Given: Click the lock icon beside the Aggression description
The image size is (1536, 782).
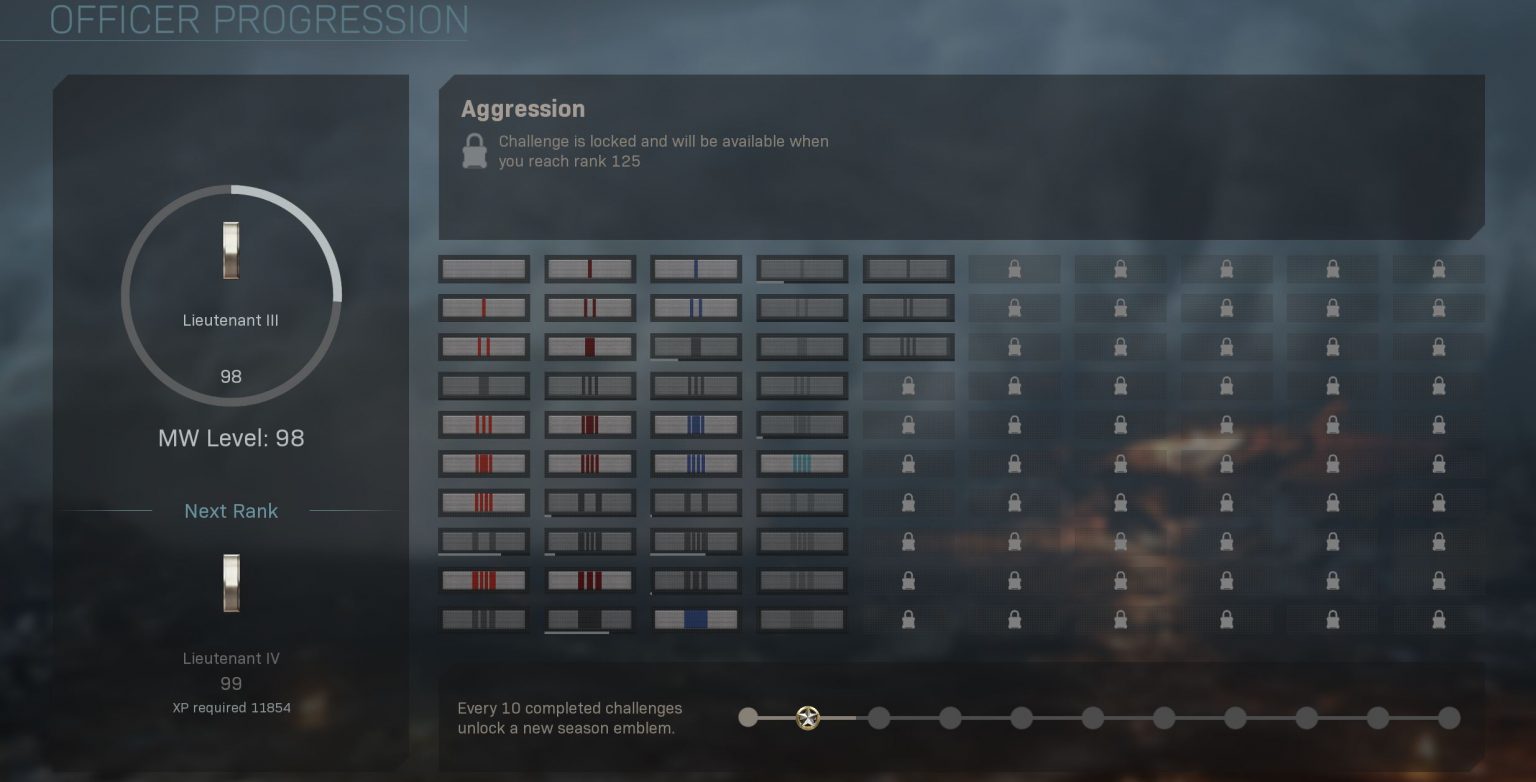Looking at the screenshot, I should pyautogui.click(x=473, y=150).
